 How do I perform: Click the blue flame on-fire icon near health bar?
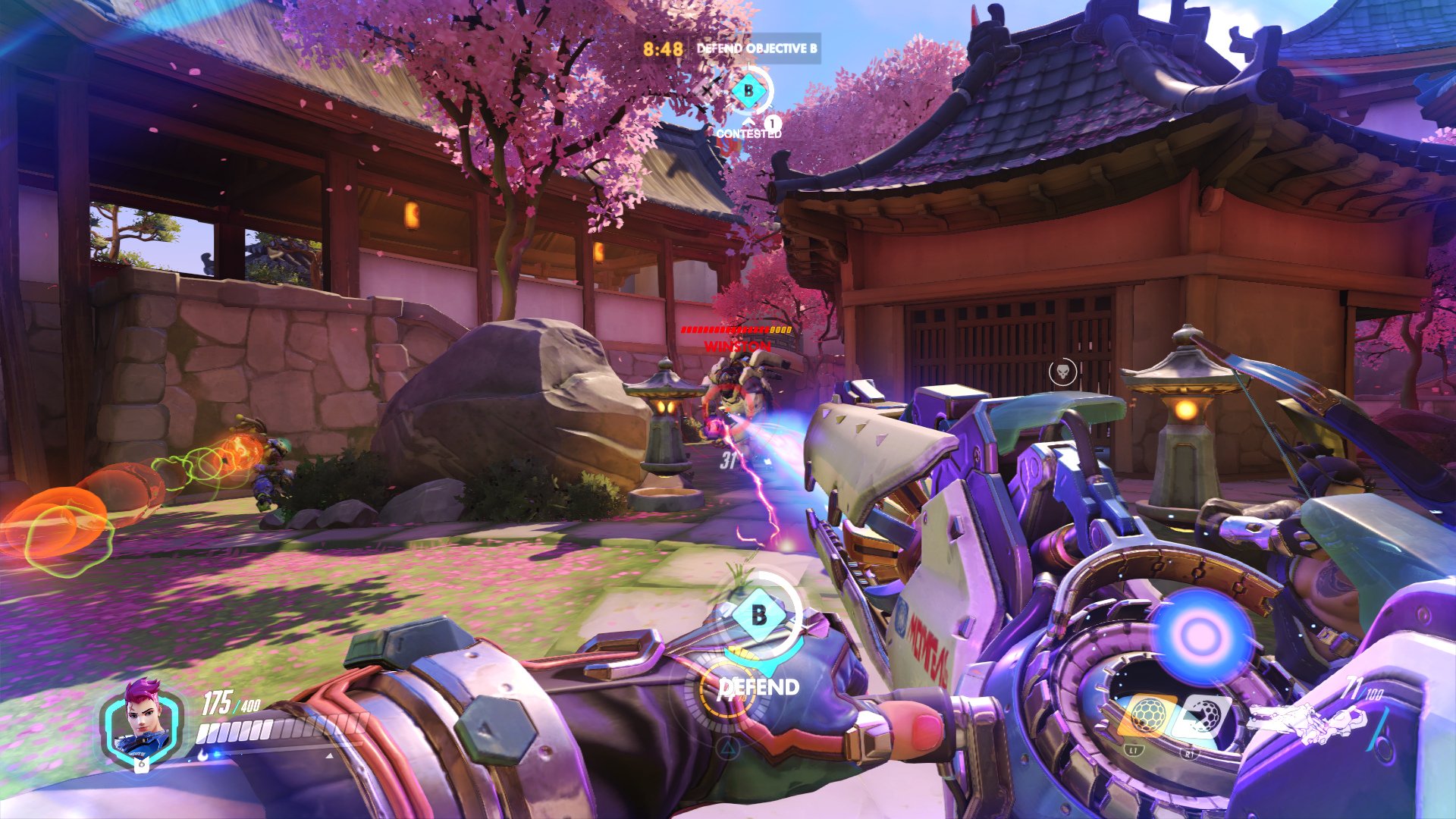click(202, 755)
